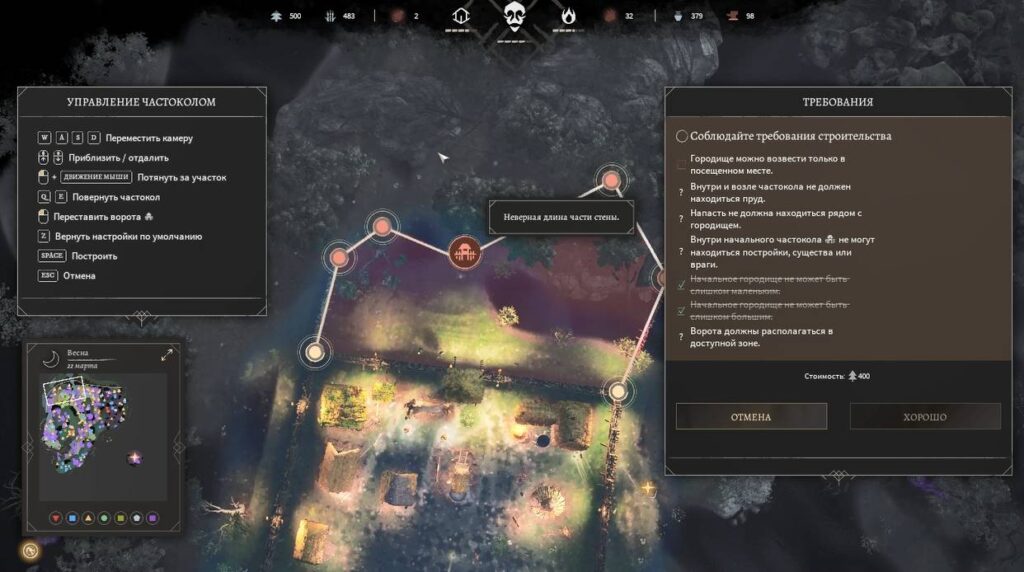Click the ОТМЕНА cancel button
The image size is (1024, 572).
(751, 416)
